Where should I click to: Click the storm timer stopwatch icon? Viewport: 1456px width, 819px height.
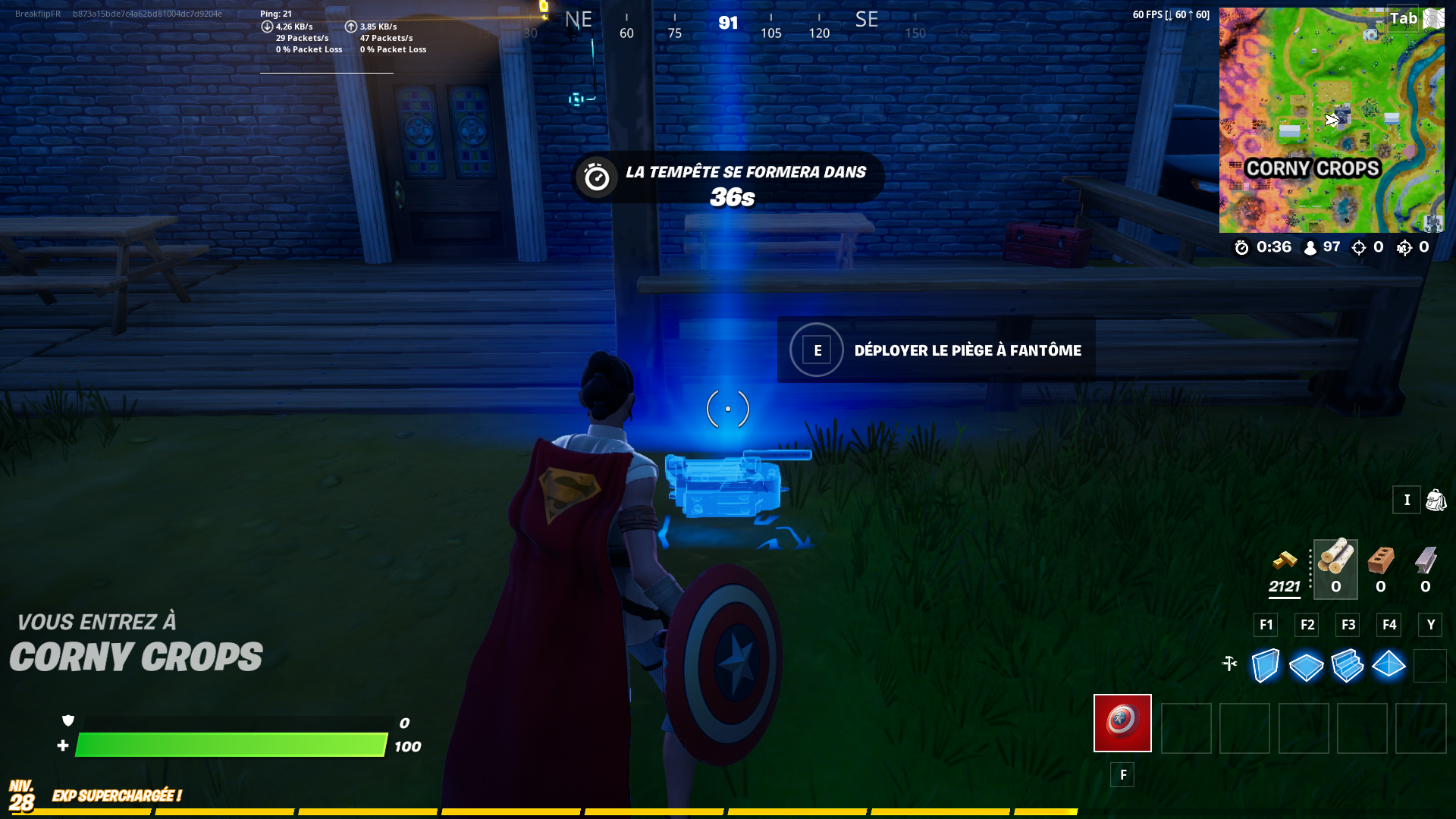click(1242, 246)
